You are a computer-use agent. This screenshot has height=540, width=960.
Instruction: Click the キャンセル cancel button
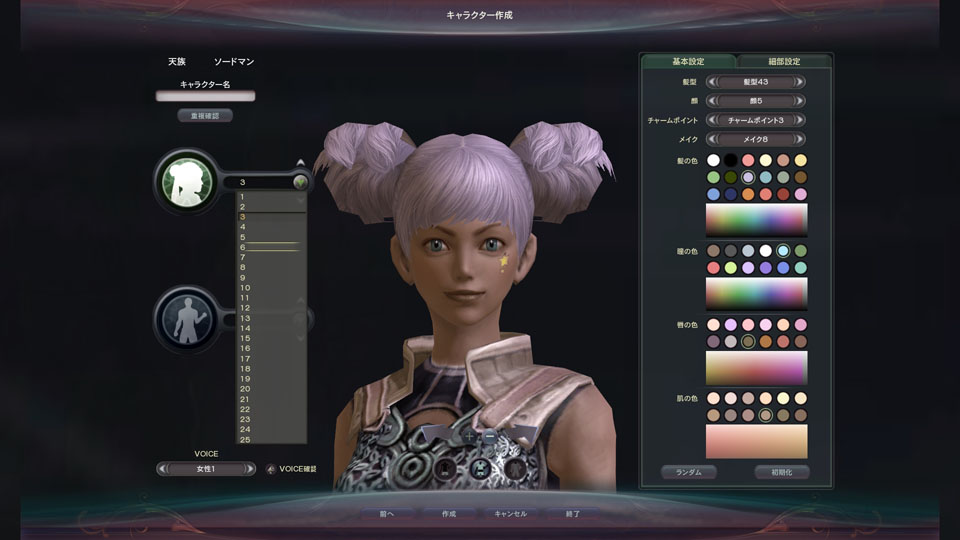click(510, 514)
